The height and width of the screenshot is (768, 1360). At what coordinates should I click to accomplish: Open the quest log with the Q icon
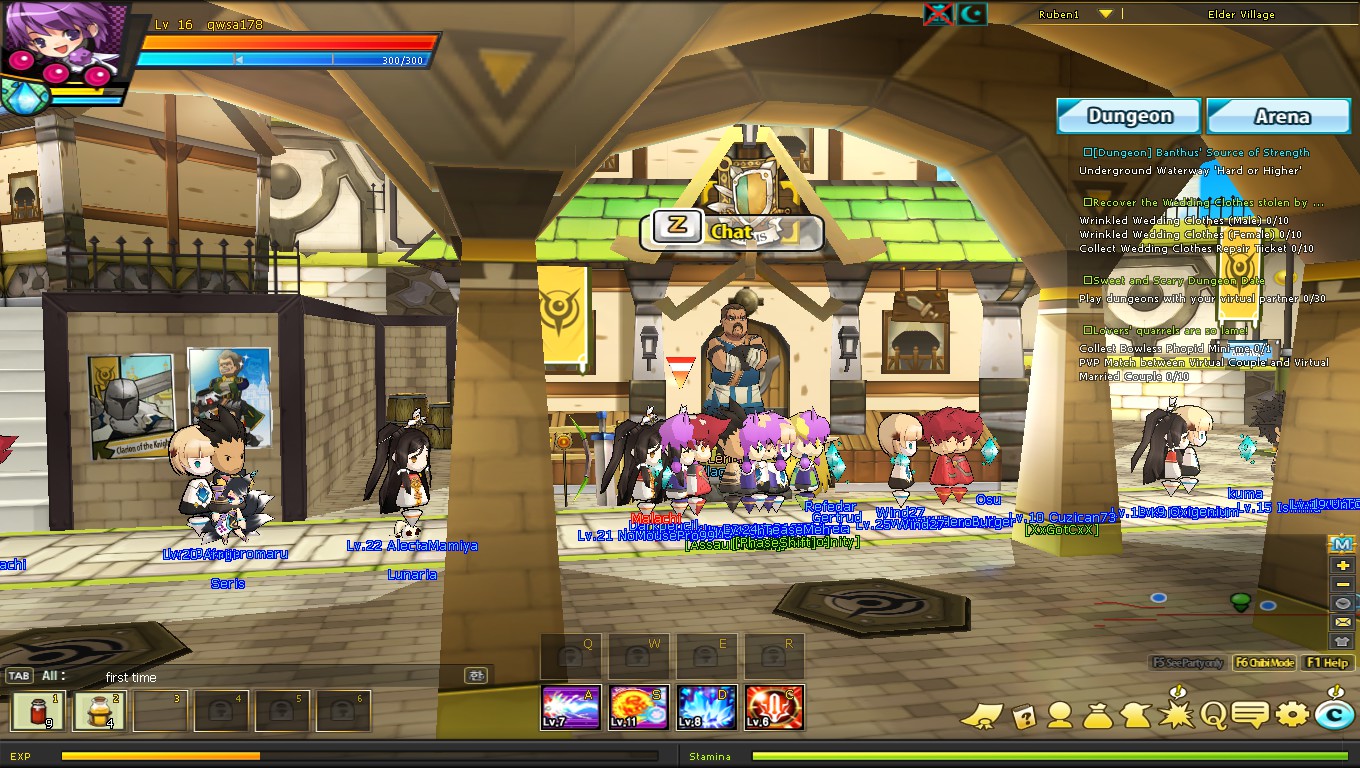[x=1212, y=713]
